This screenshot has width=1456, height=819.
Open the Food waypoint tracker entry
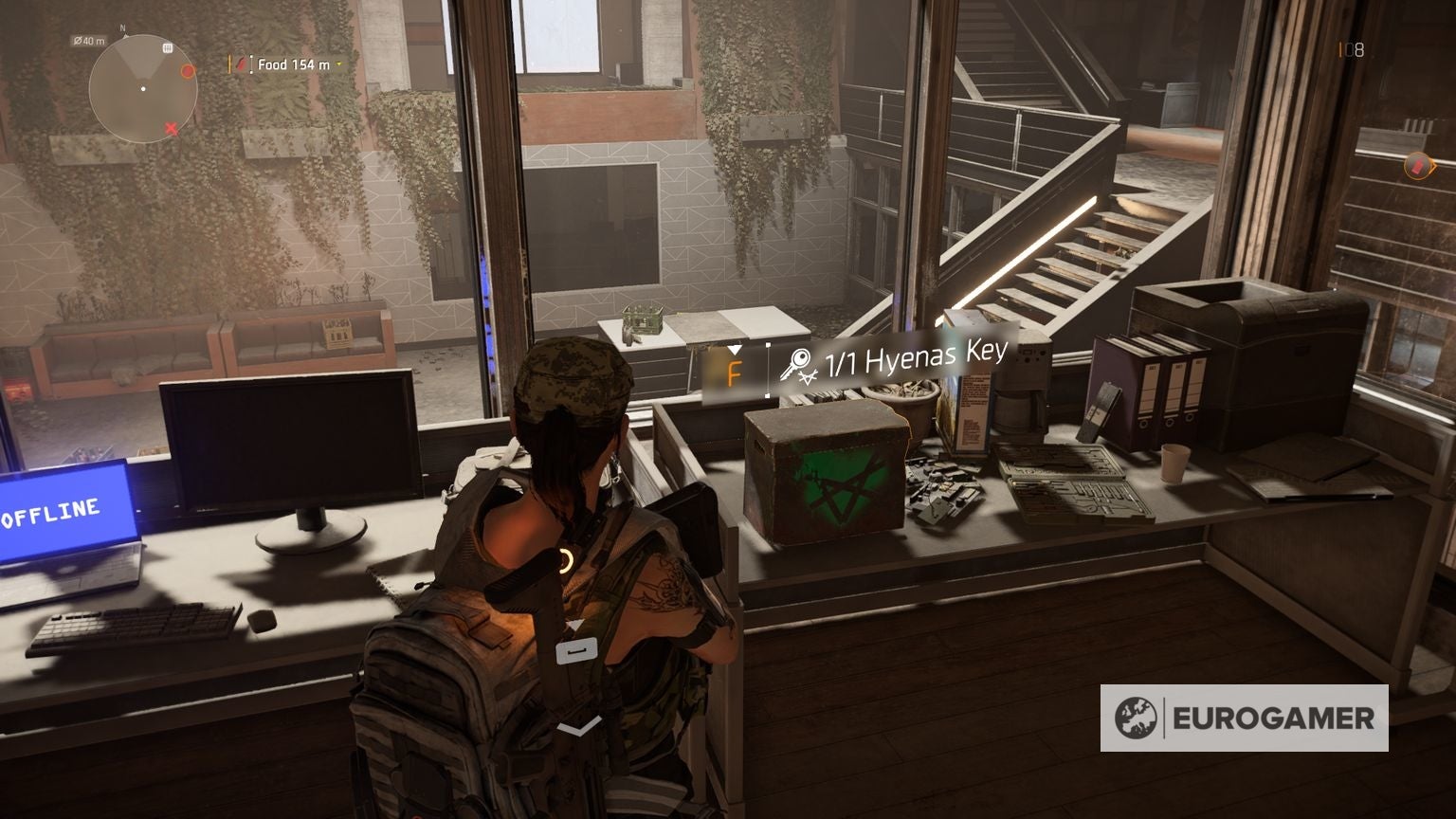(x=295, y=64)
